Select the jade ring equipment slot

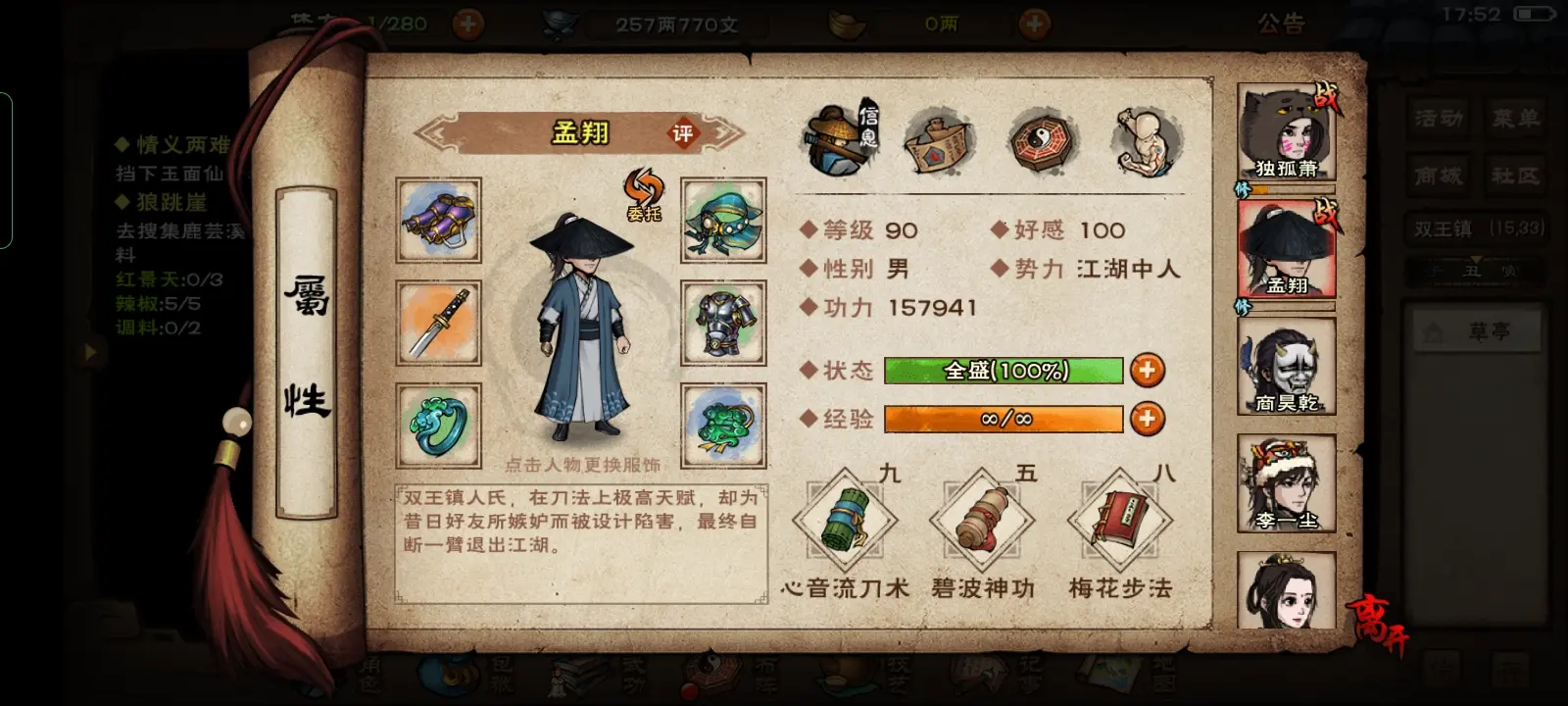(x=438, y=426)
